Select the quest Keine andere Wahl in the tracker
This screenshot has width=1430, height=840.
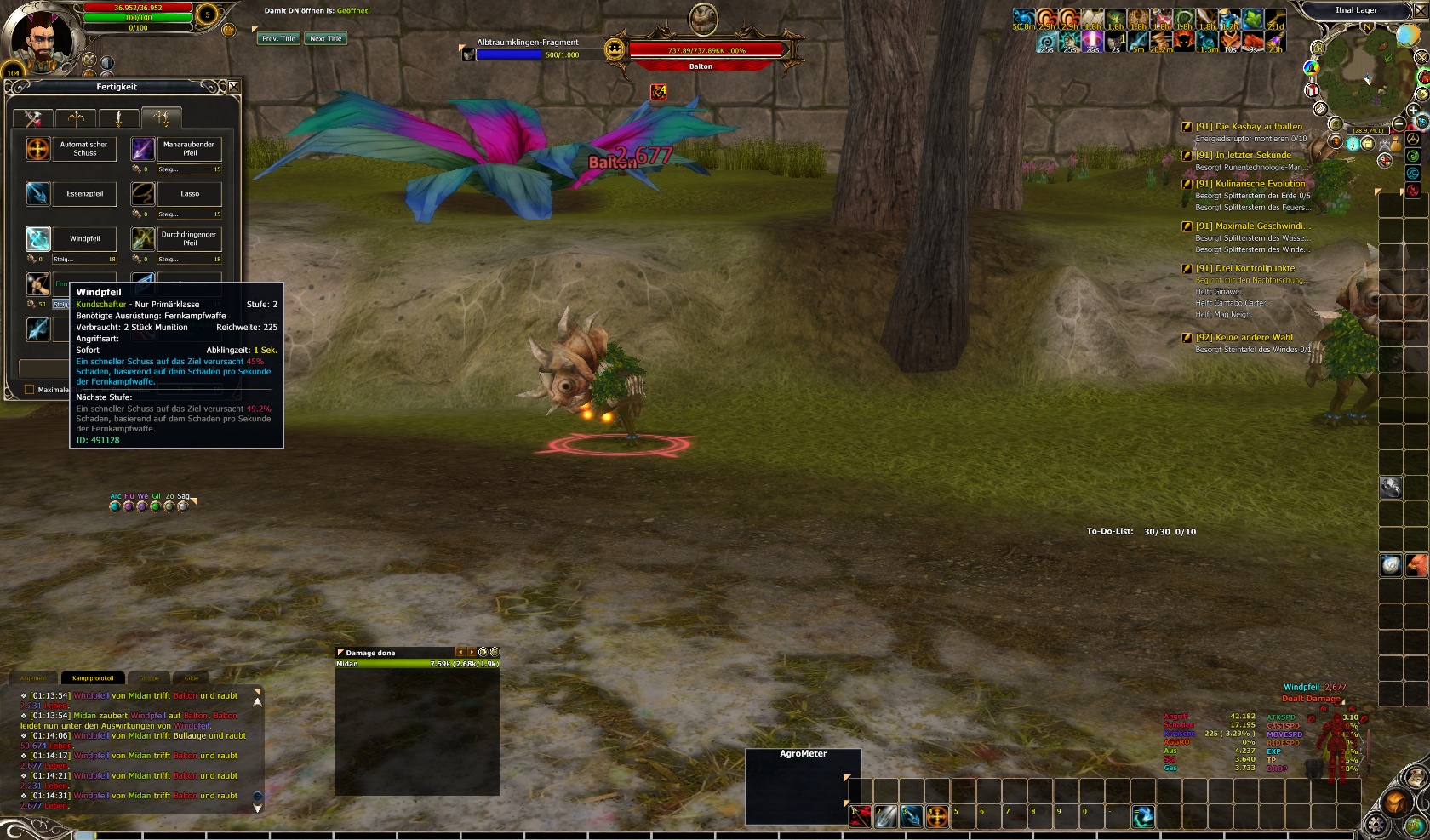point(1244,338)
